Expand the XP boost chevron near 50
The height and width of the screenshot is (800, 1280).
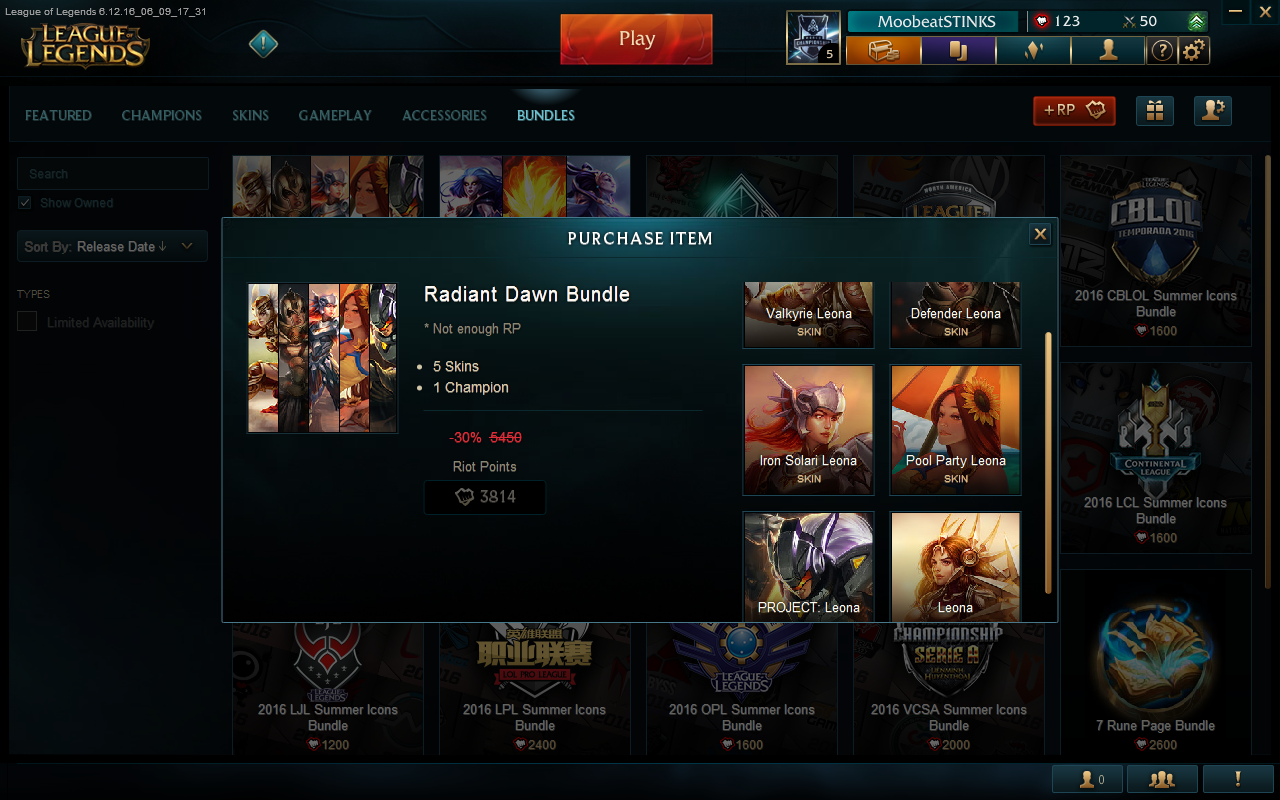pyautogui.click(x=1198, y=20)
